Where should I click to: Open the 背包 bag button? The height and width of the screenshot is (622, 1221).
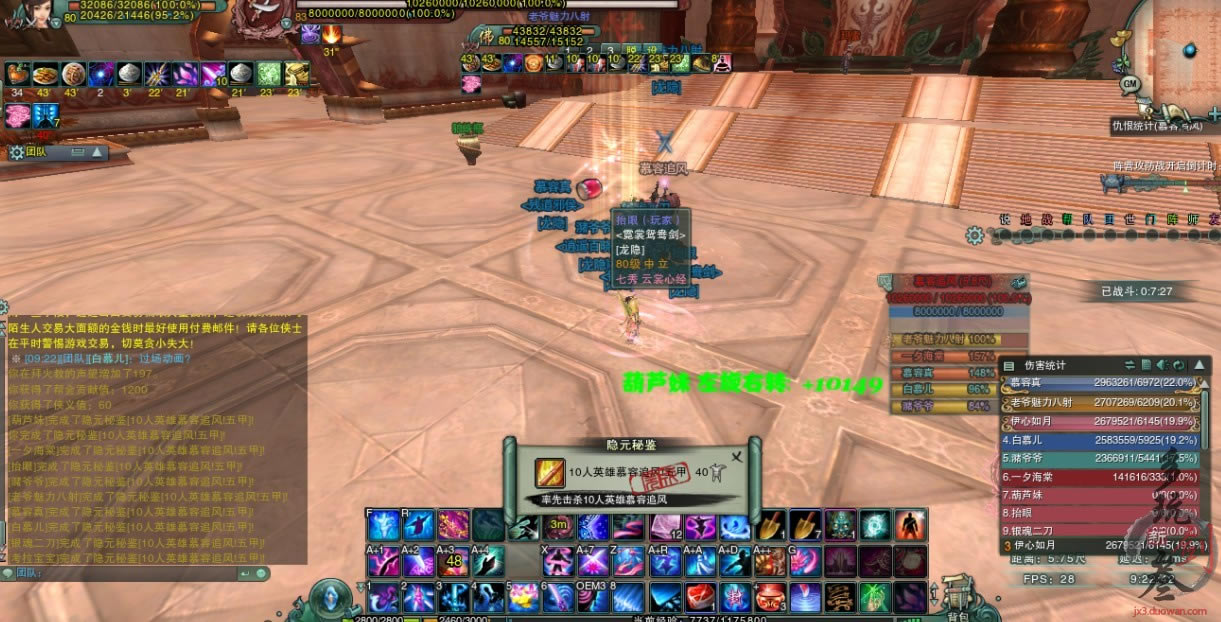click(x=959, y=600)
